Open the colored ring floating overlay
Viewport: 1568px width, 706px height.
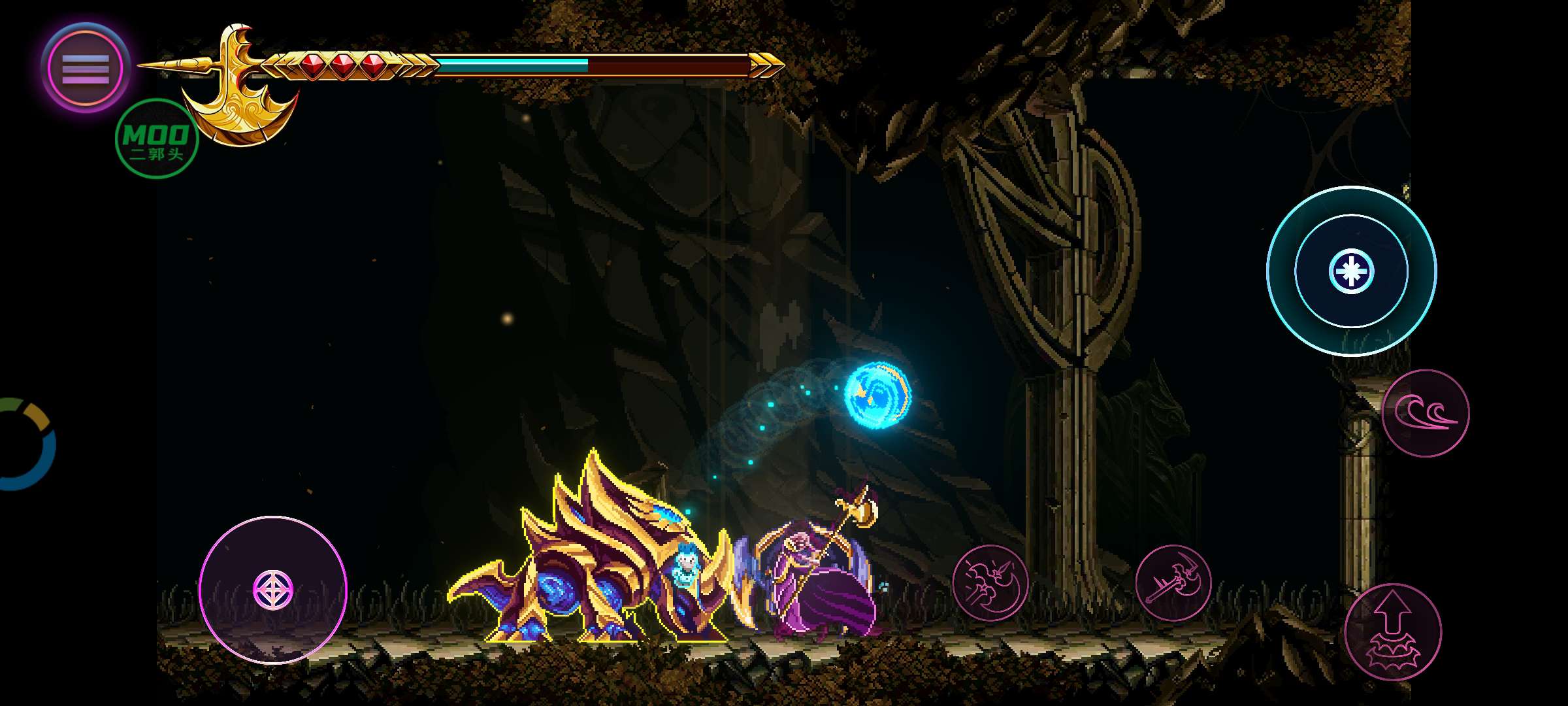[25, 444]
